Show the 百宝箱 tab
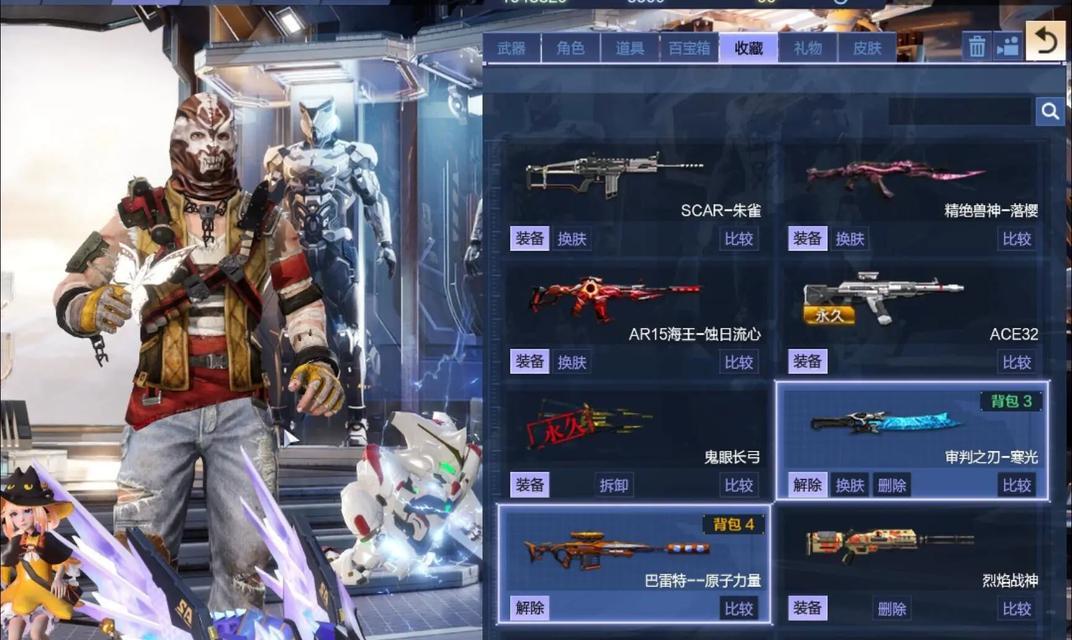Viewport: 1072px width, 640px height. (x=688, y=48)
